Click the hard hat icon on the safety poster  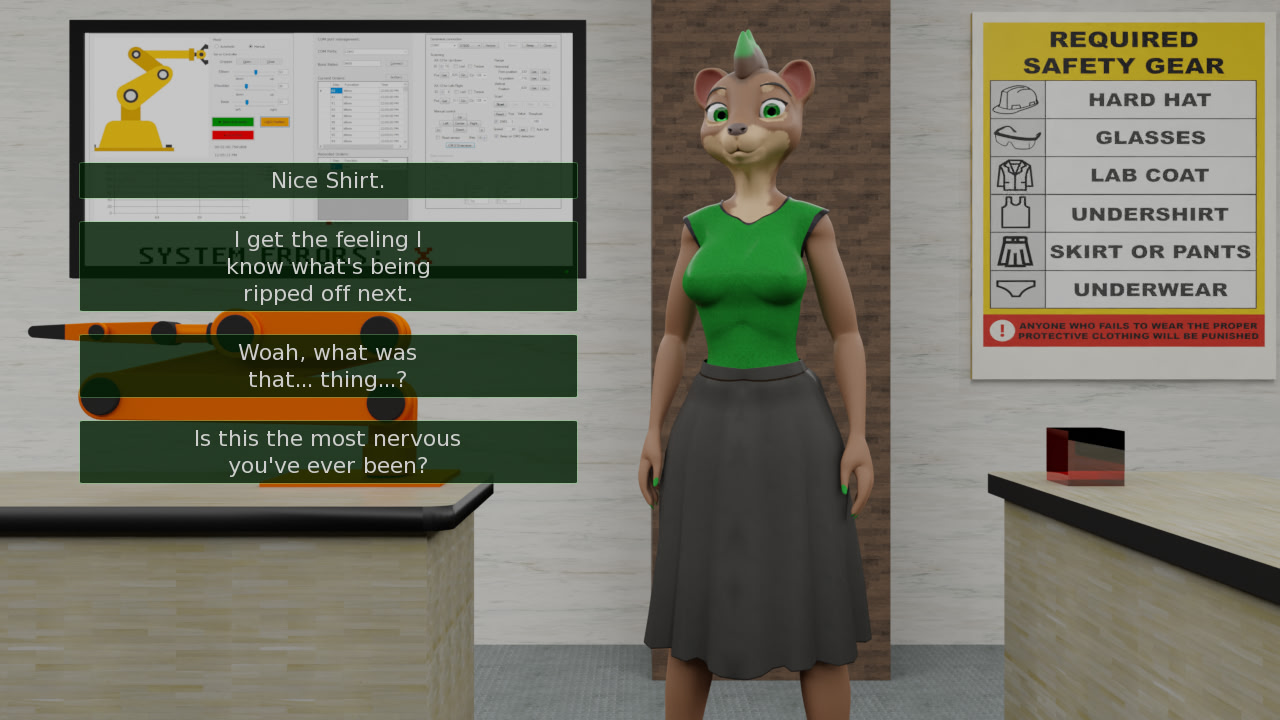[x=1015, y=101]
